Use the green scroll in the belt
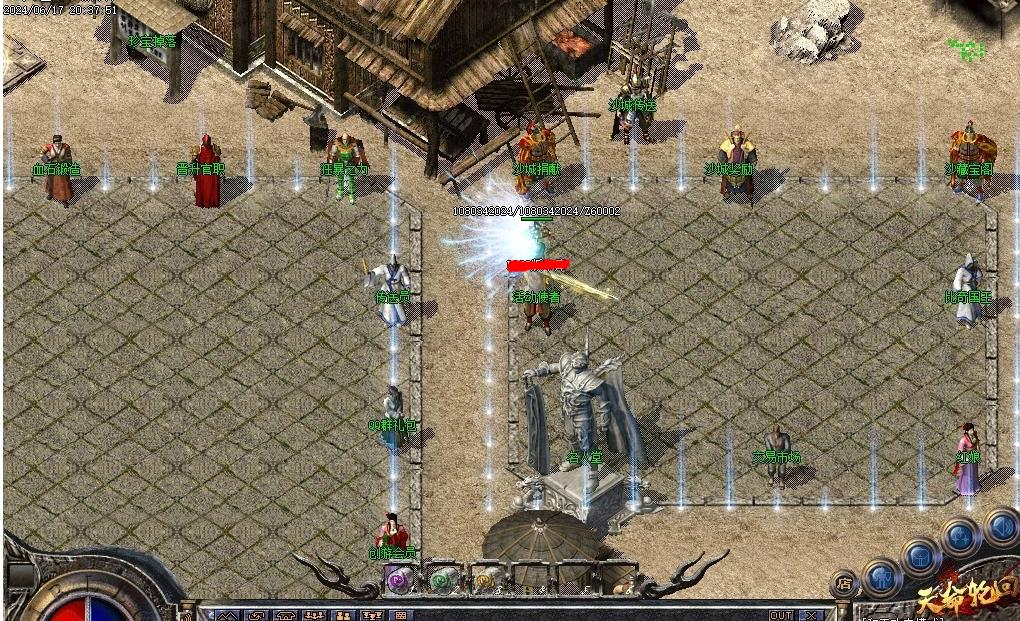This screenshot has height=621, width=1020. pyautogui.click(x=443, y=578)
